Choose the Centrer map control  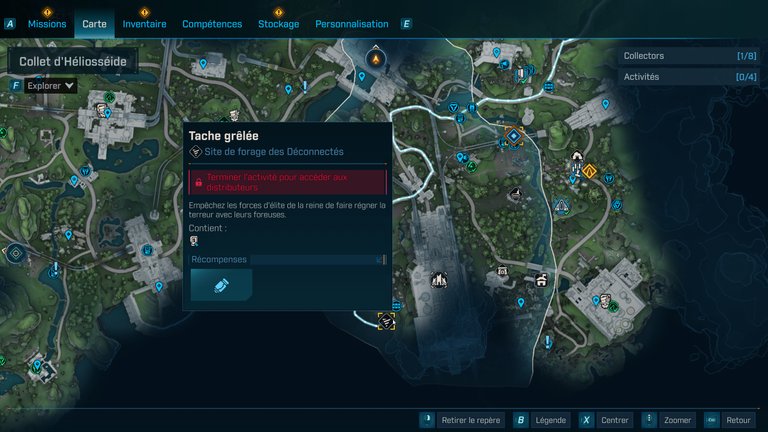click(615, 420)
